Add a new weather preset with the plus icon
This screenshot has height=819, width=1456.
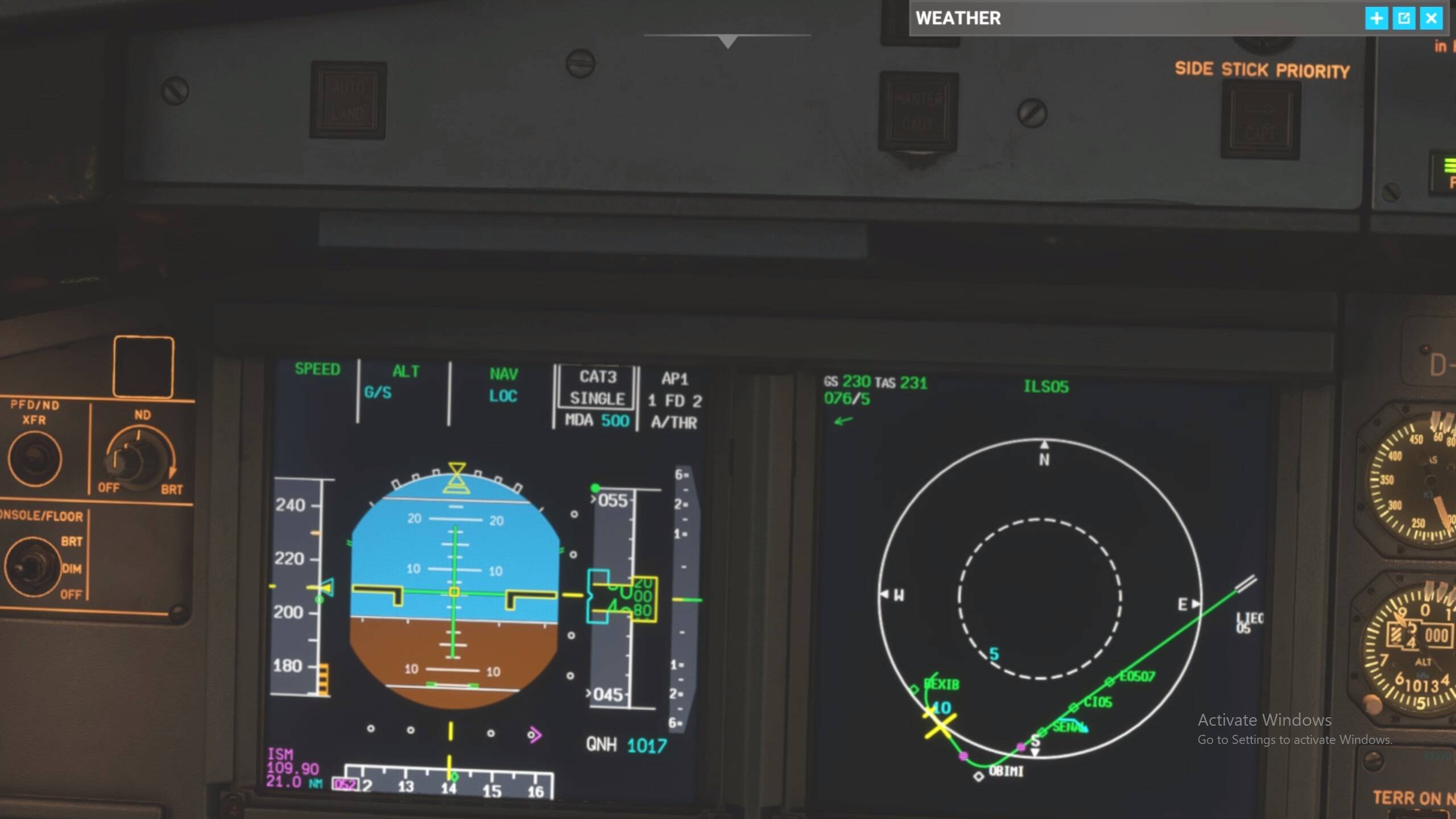pos(1377,19)
